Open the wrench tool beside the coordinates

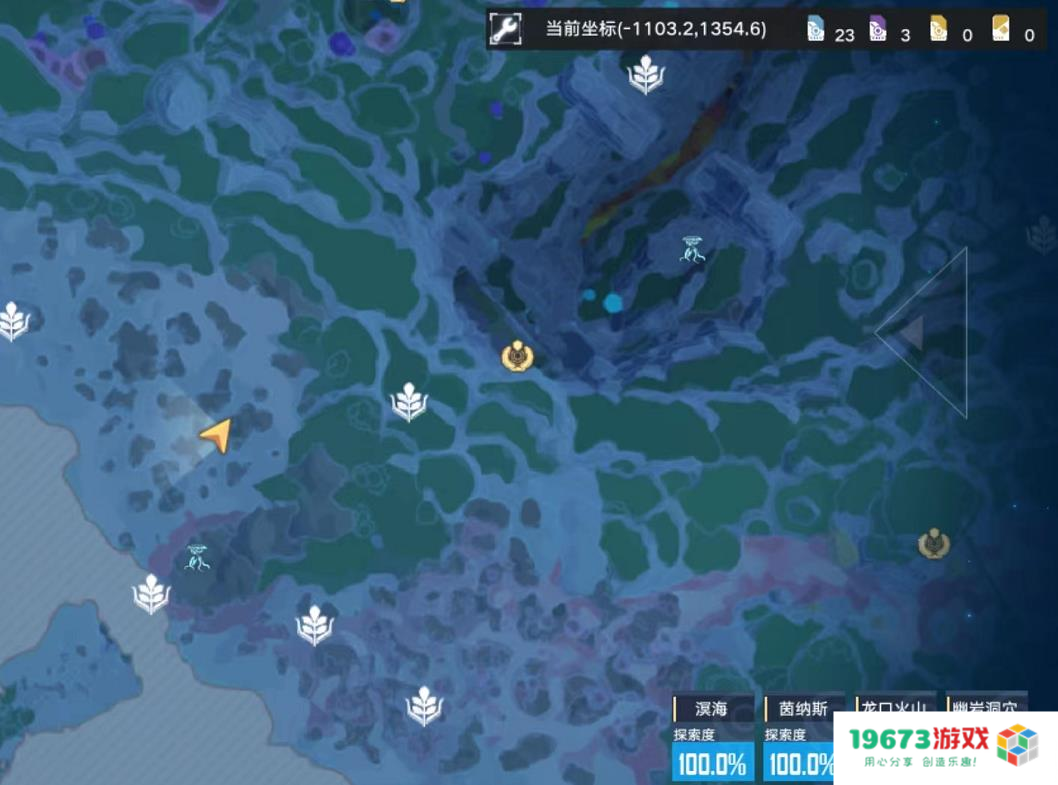pos(506,30)
